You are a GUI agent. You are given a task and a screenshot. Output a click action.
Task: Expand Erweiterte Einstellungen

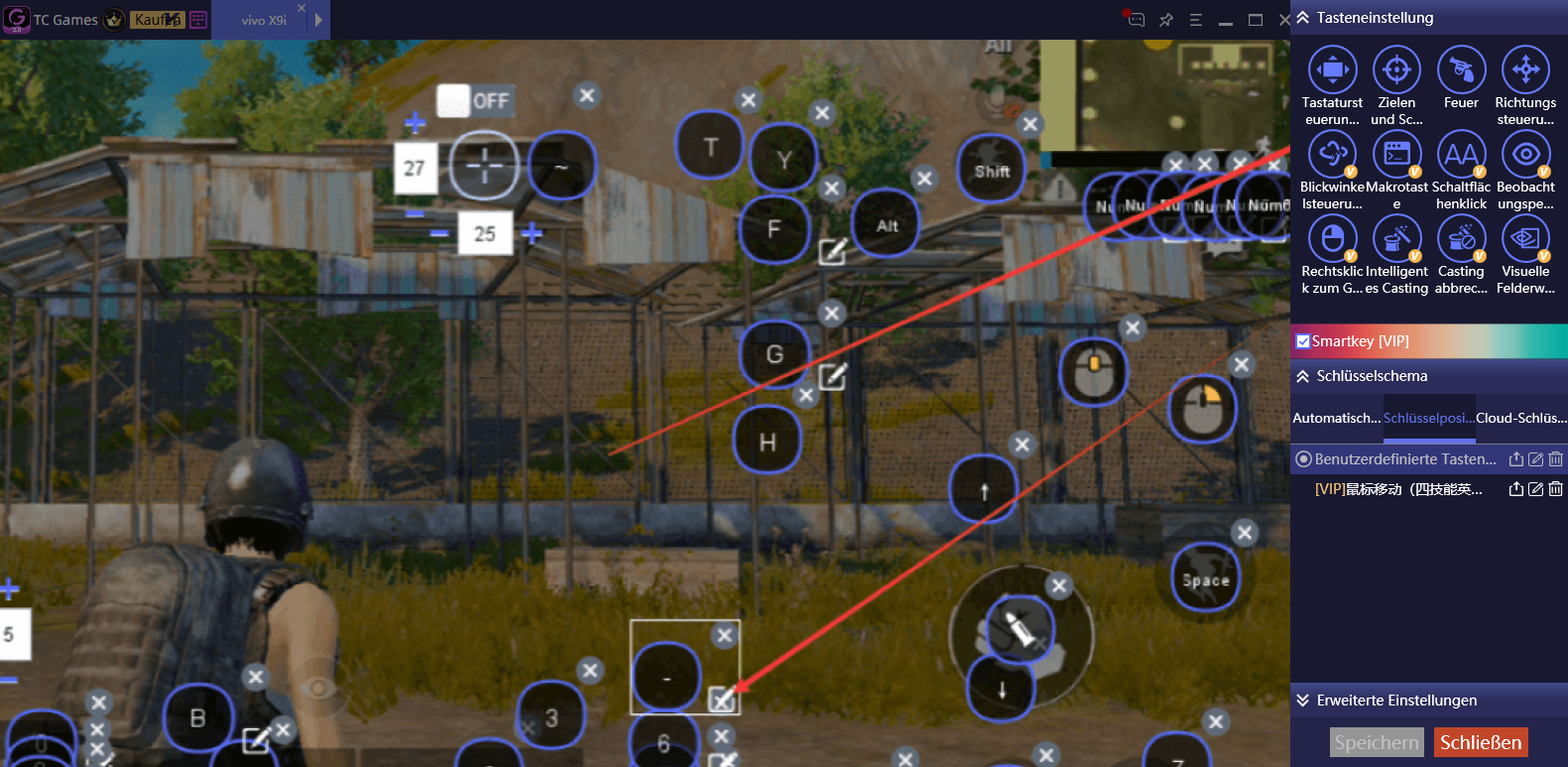(x=1302, y=701)
